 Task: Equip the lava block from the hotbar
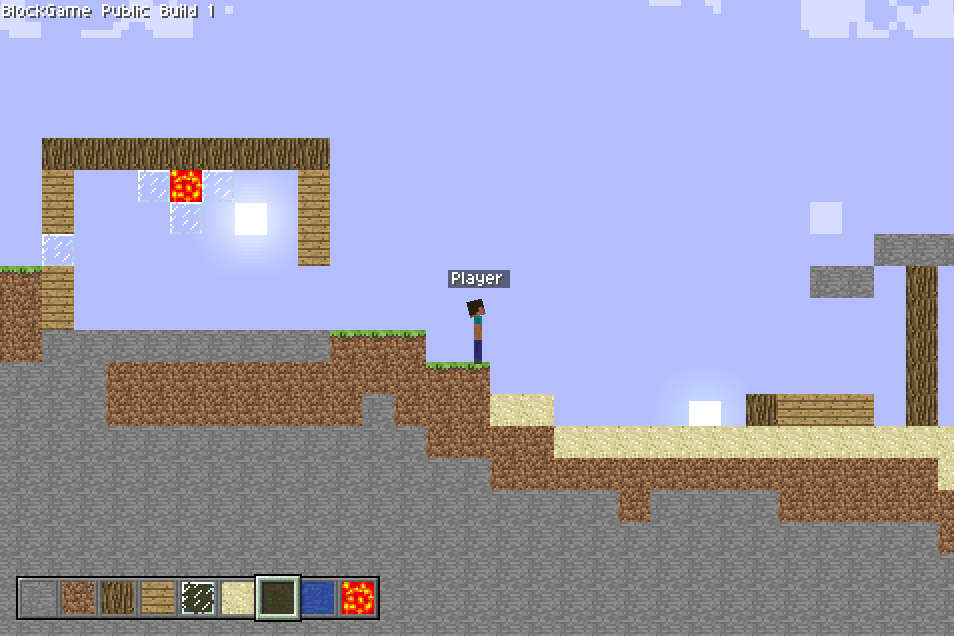click(358, 598)
